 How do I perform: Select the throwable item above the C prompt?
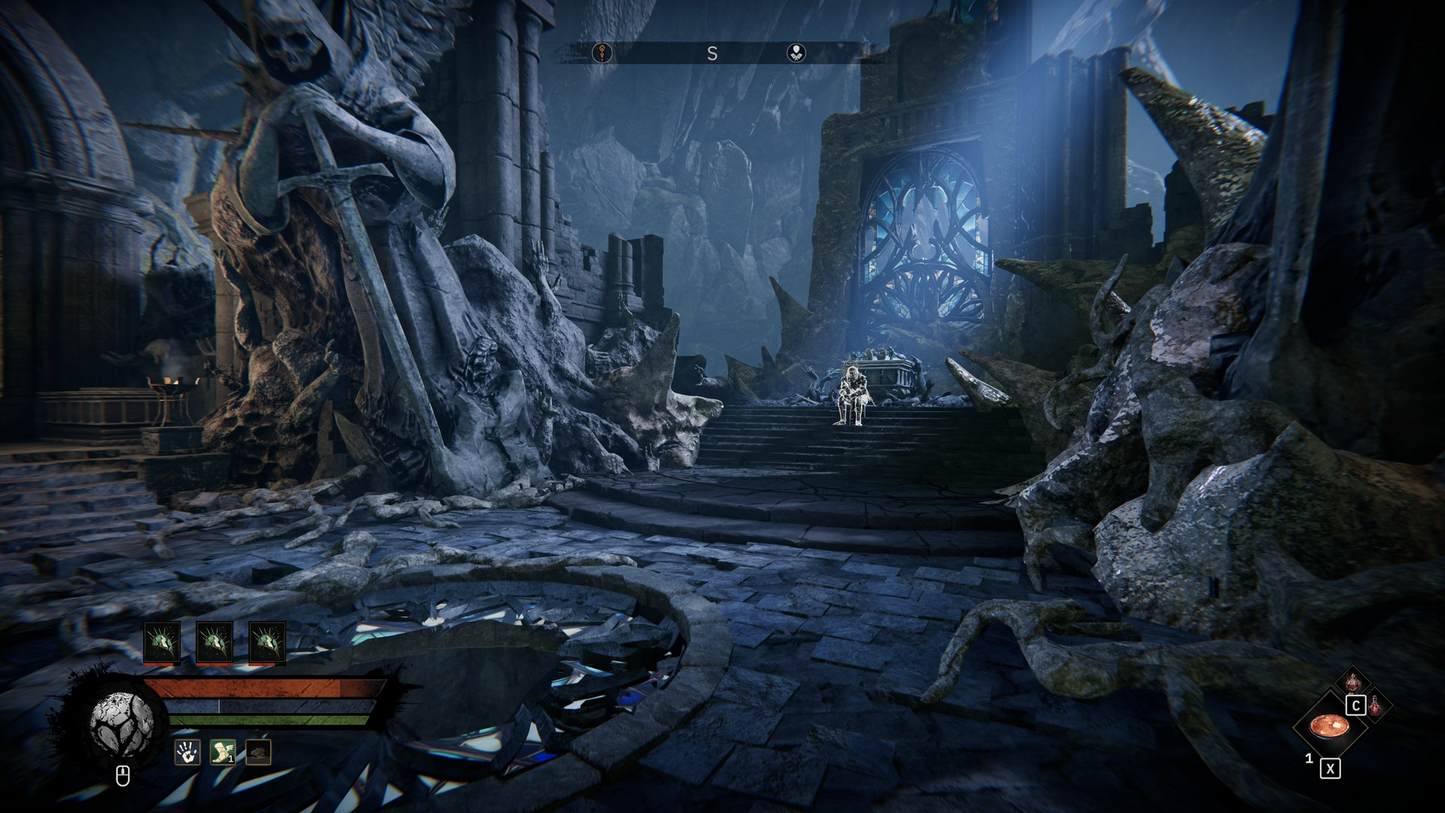1353,681
